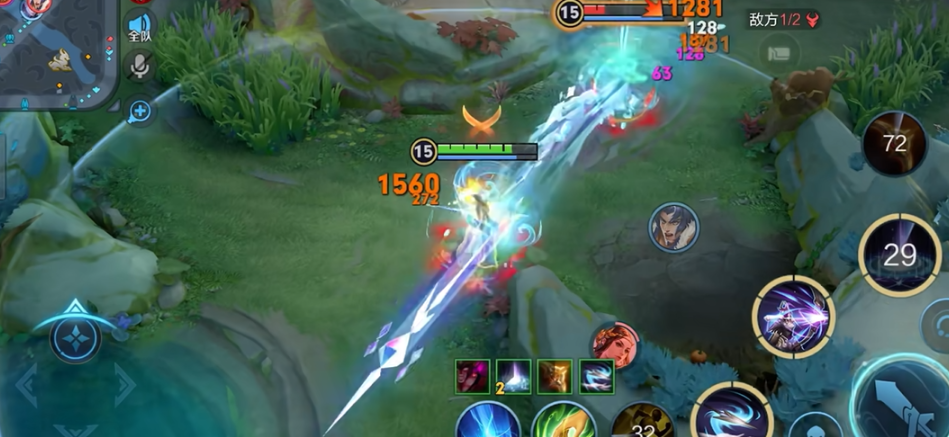Select the dark-haired hero portrait indicator

tap(673, 228)
